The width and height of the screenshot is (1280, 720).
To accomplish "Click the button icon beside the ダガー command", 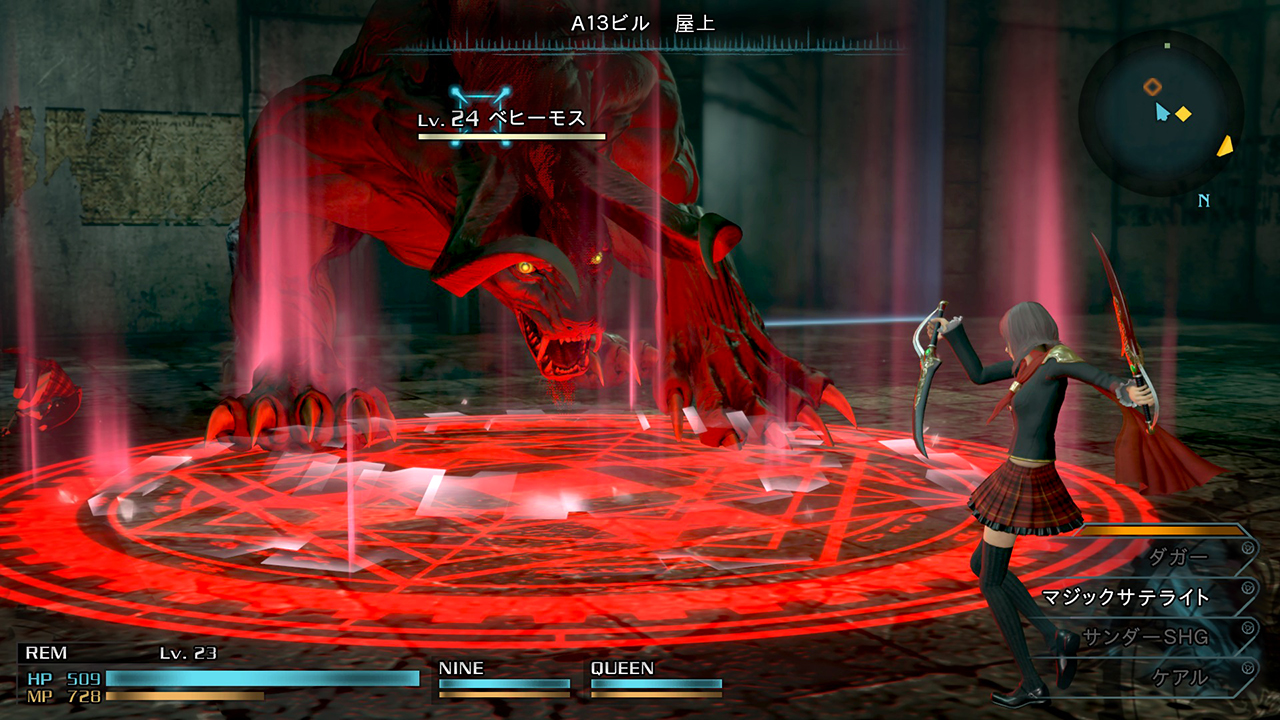I will point(1247,547).
